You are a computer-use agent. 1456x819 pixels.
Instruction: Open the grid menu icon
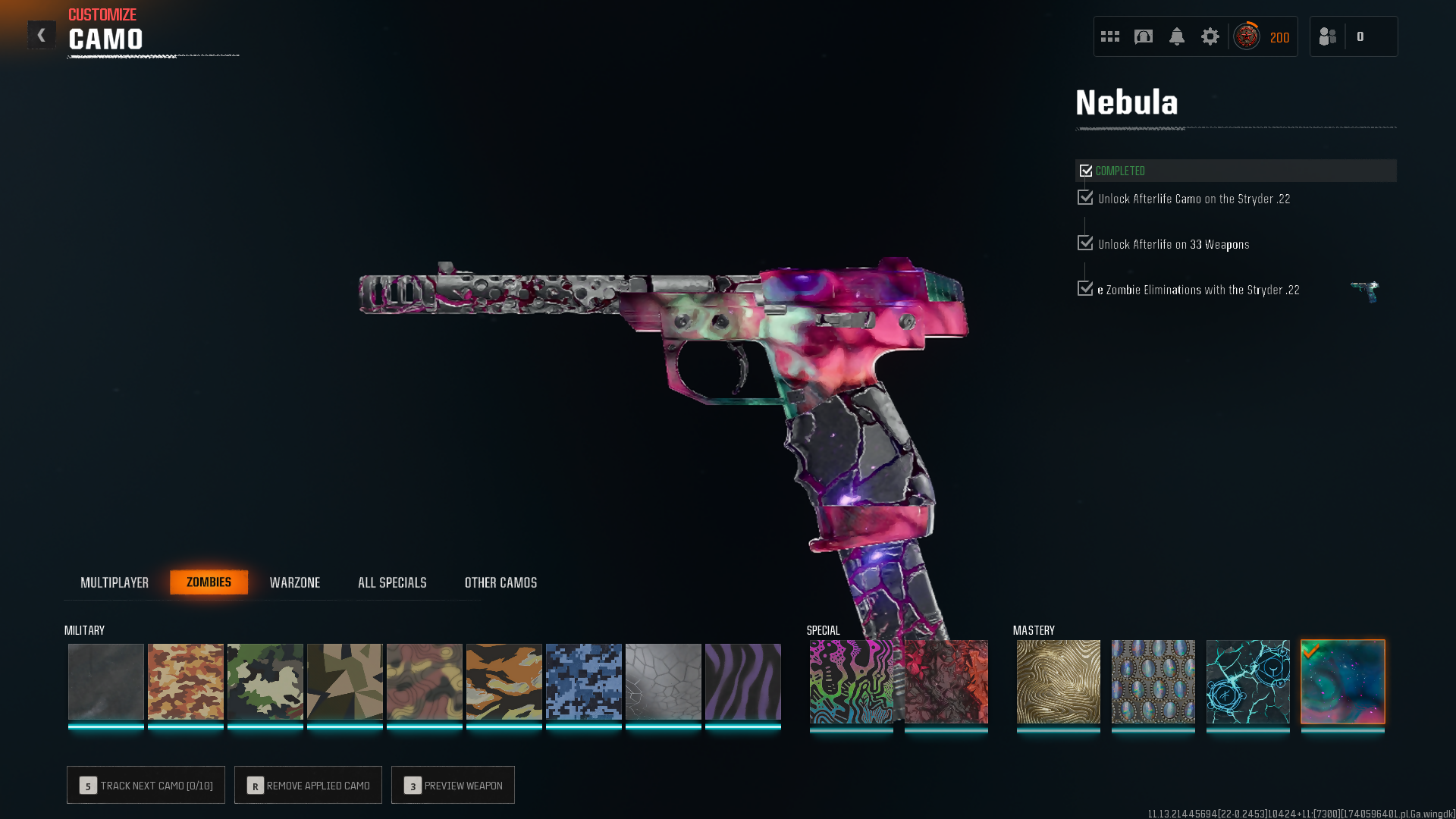[x=1110, y=36]
